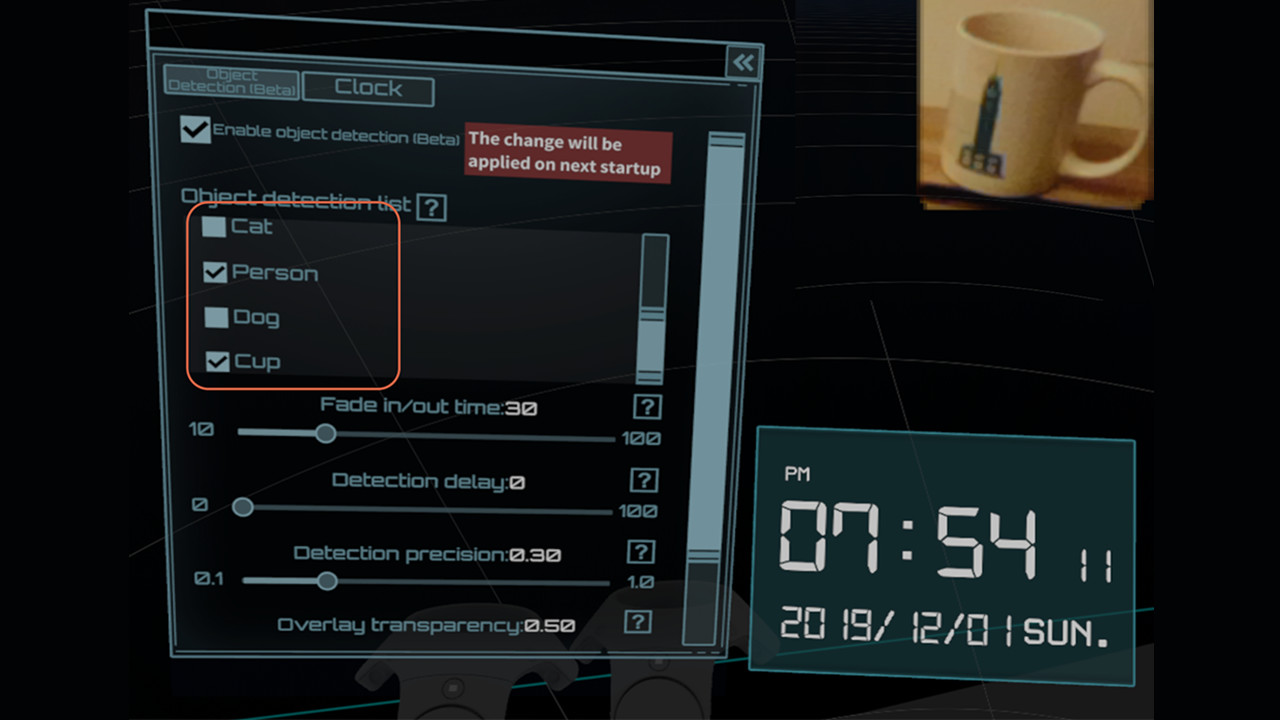Click the Detection delay slider handle
The width and height of the screenshot is (1280, 720).
pyautogui.click(x=242, y=507)
